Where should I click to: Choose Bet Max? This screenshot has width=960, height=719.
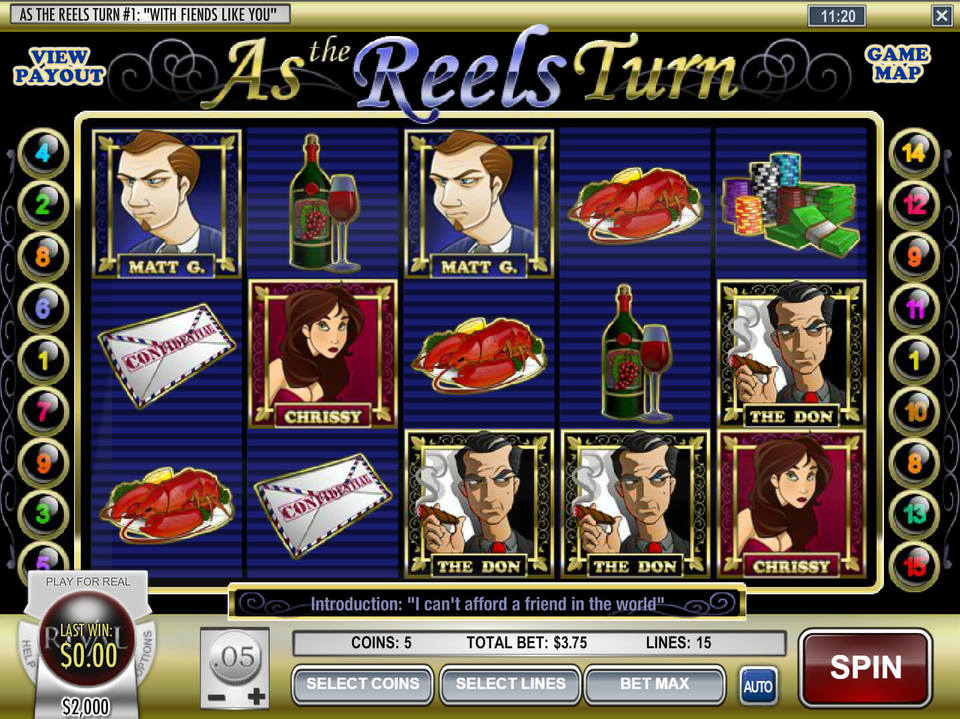point(655,685)
